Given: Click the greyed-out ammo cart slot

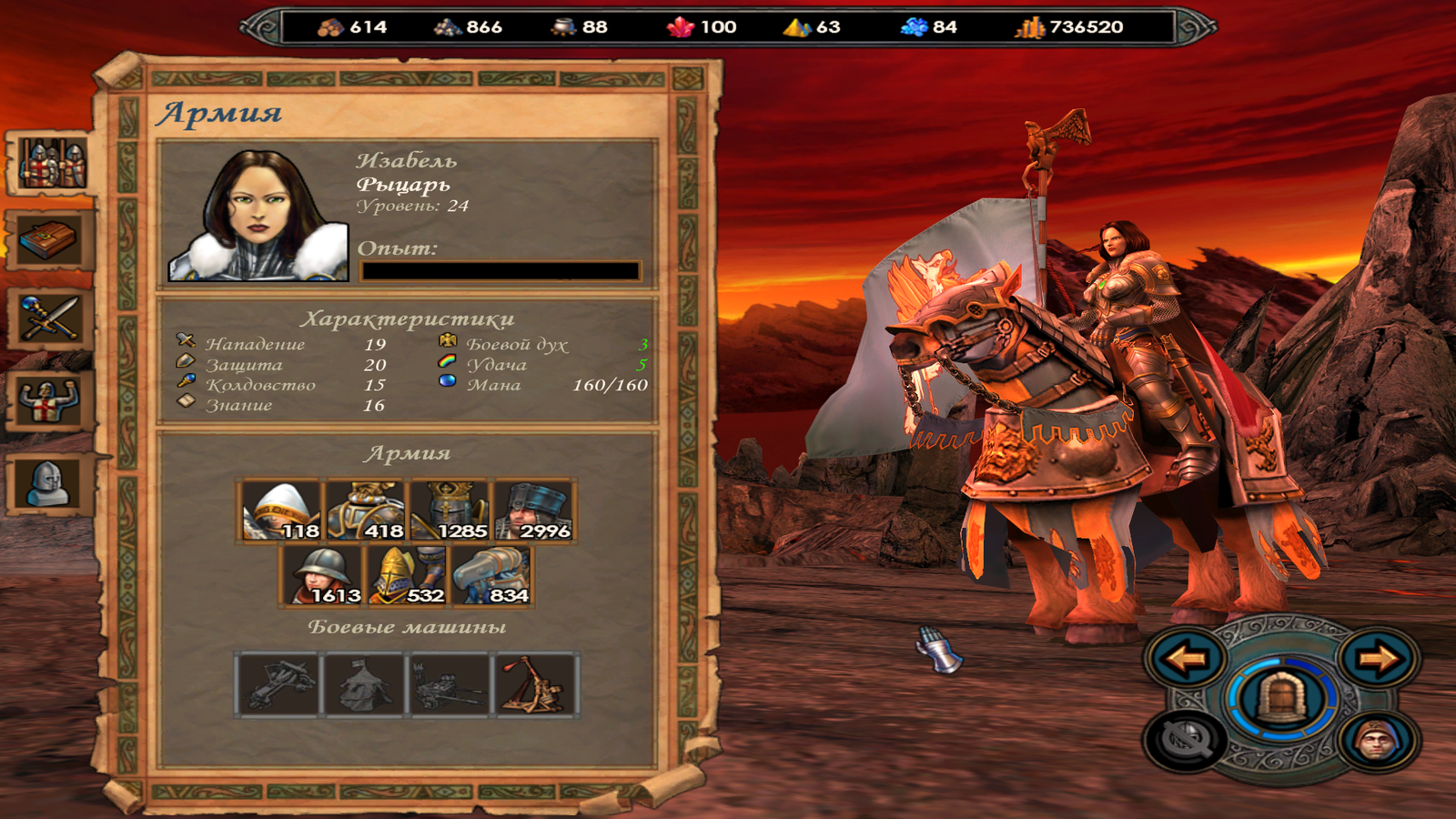Looking at the screenshot, I should [450, 685].
